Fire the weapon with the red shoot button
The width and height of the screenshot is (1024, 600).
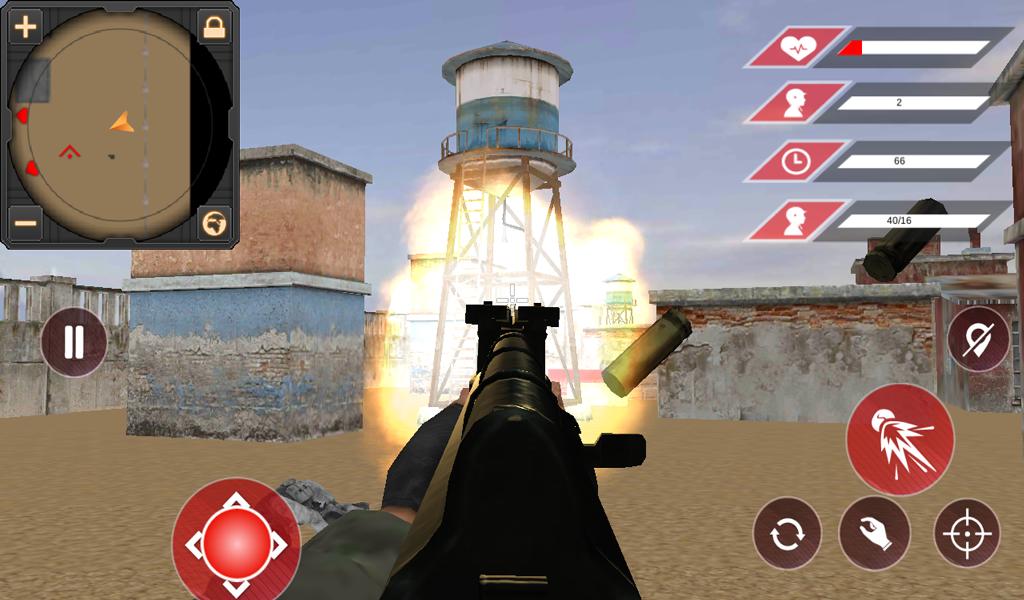point(899,439)
